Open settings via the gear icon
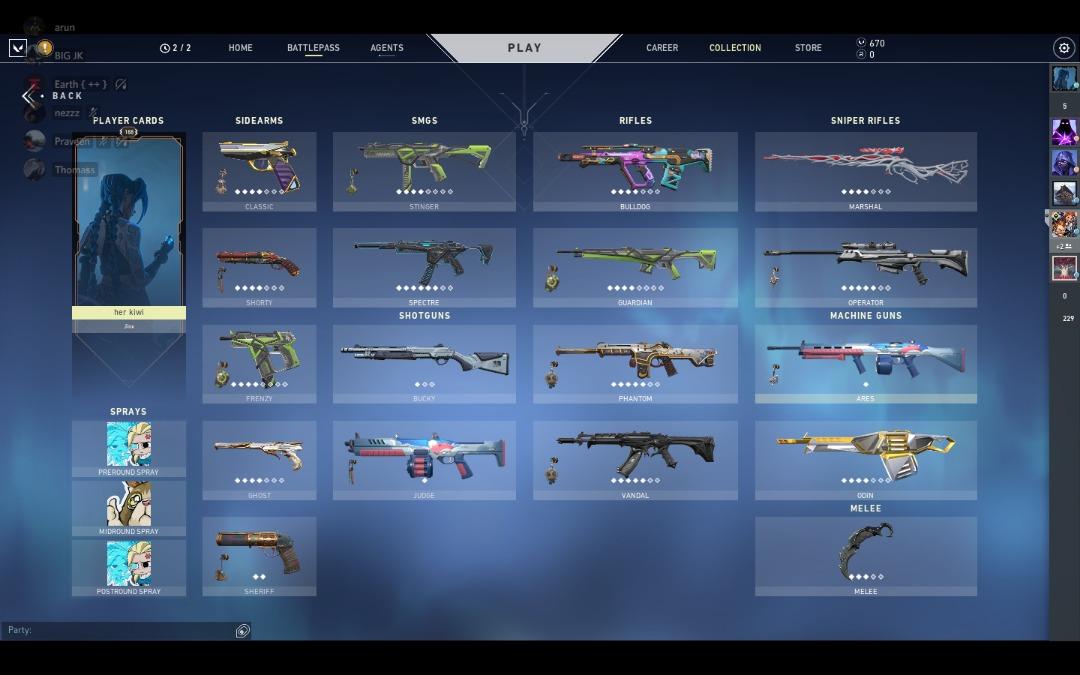Image resolution: width=1080 pixels, height=675 pixels. point(1063,48)
